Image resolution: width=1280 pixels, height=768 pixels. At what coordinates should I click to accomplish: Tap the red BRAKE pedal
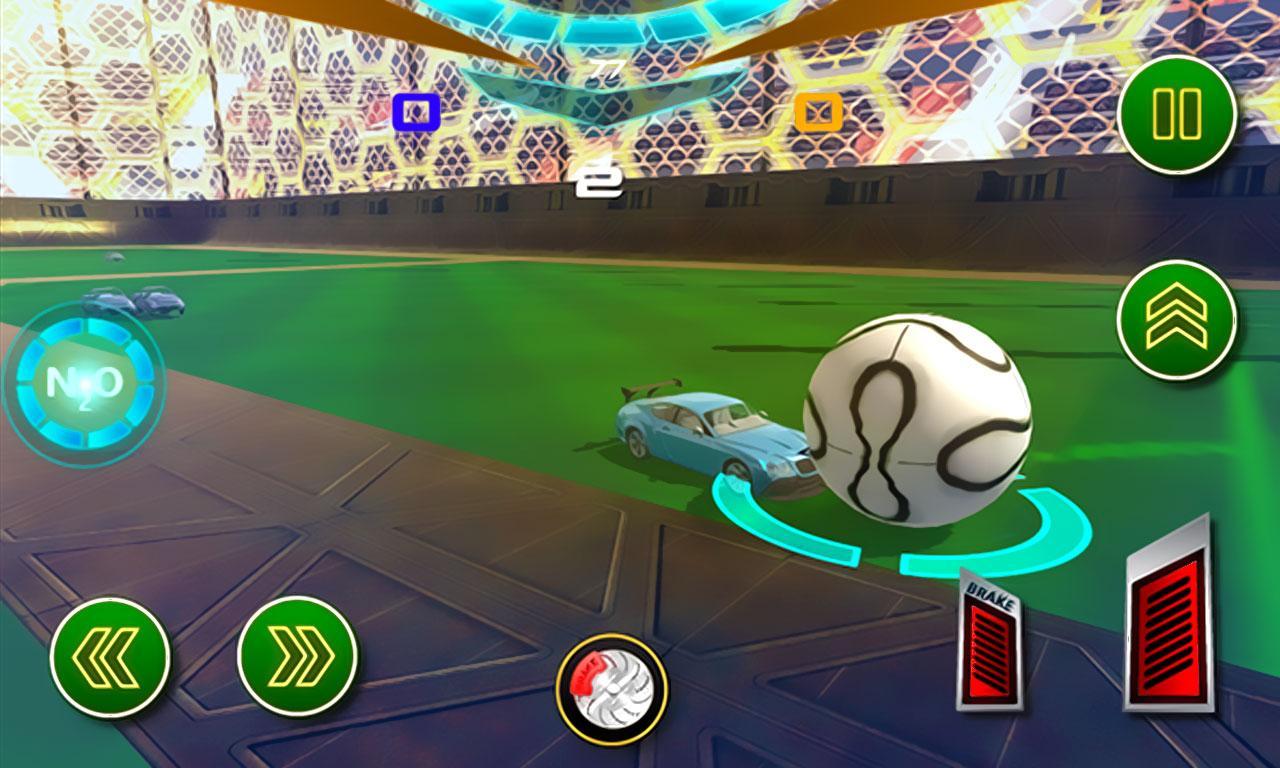(x=990, y=642)
